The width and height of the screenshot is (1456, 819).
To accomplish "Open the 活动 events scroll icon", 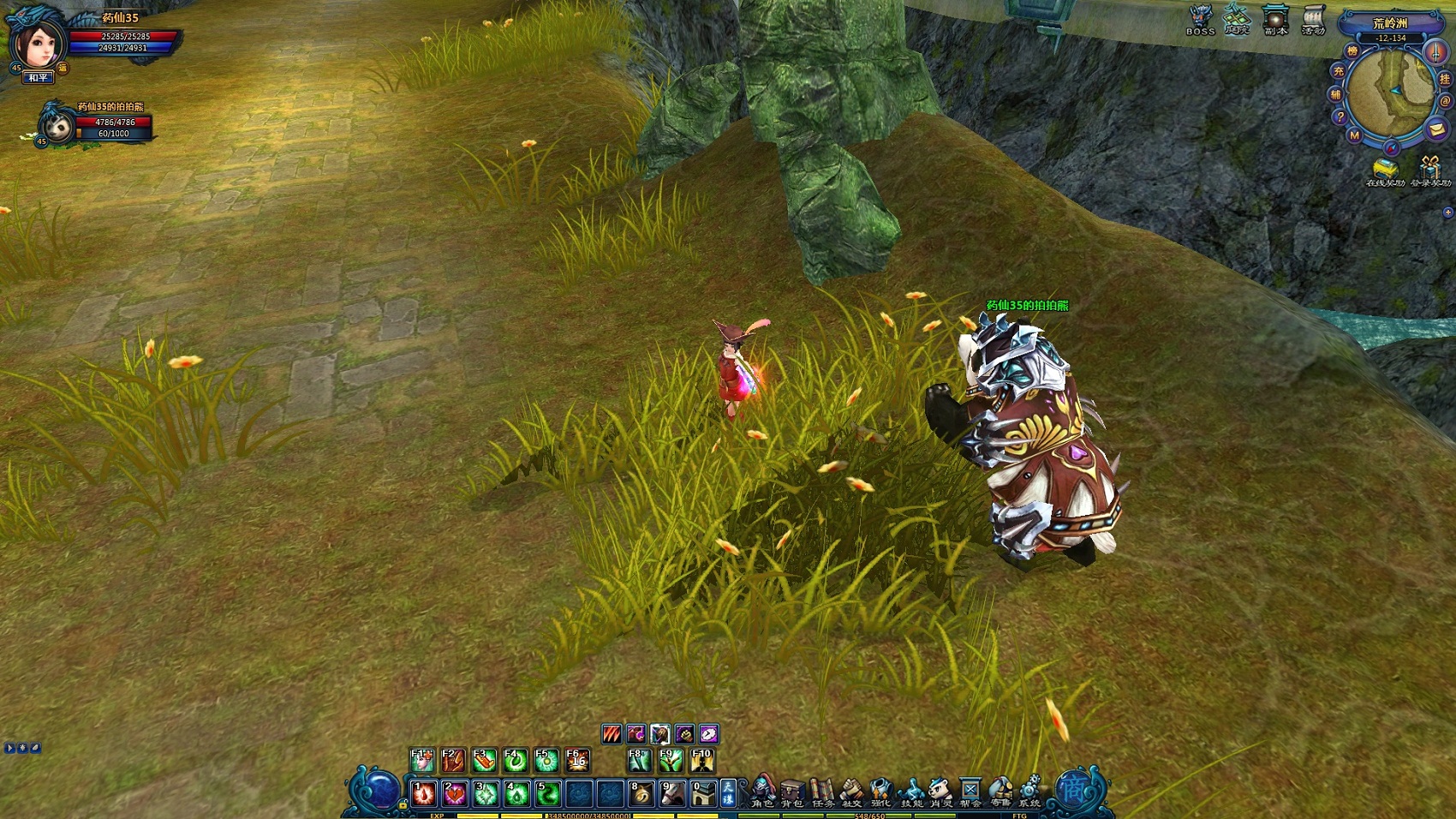I will pyautogui.click(x=1313, y=19).
